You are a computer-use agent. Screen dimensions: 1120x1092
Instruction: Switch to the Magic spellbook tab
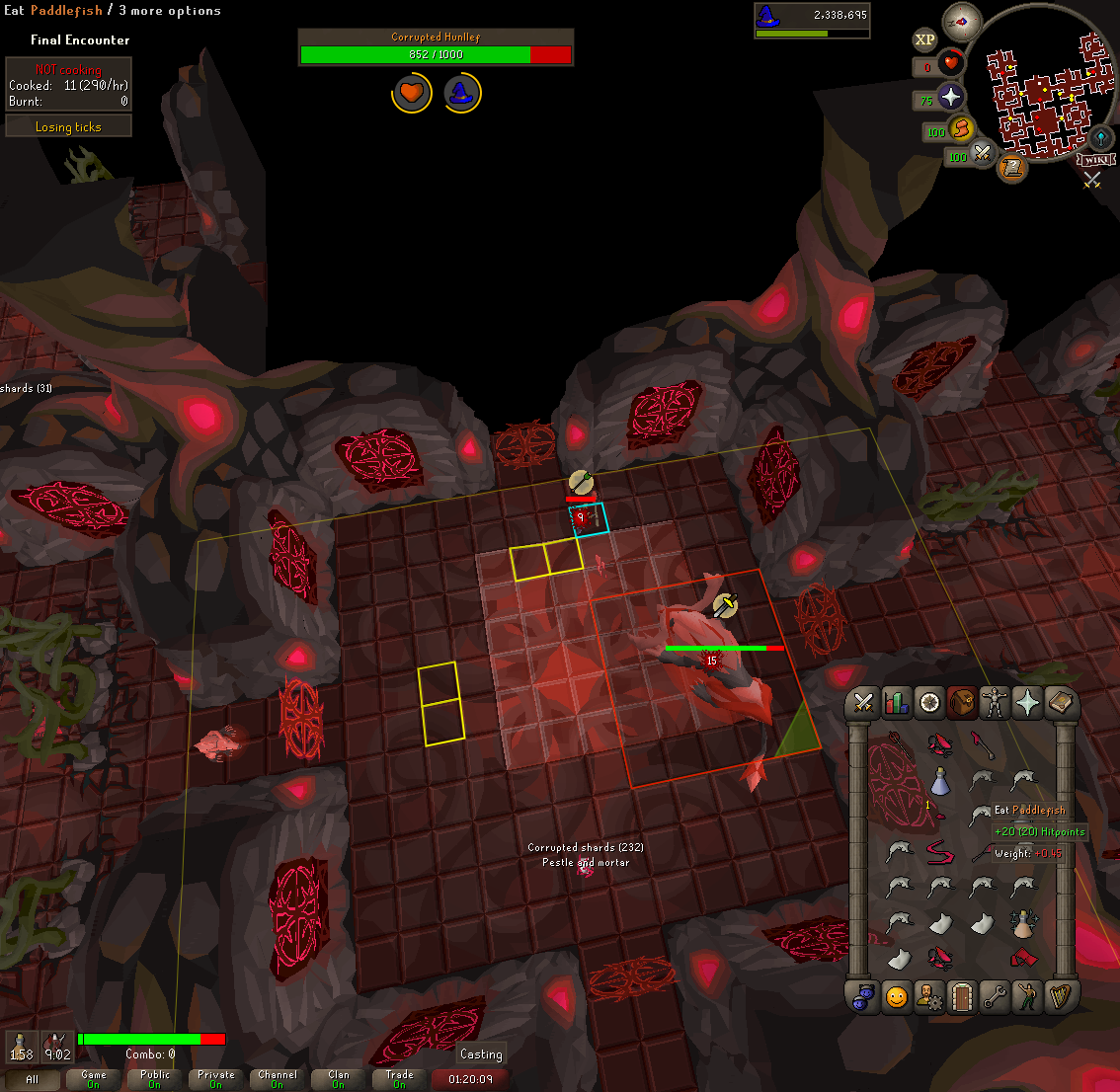(x=1060, y=702)
